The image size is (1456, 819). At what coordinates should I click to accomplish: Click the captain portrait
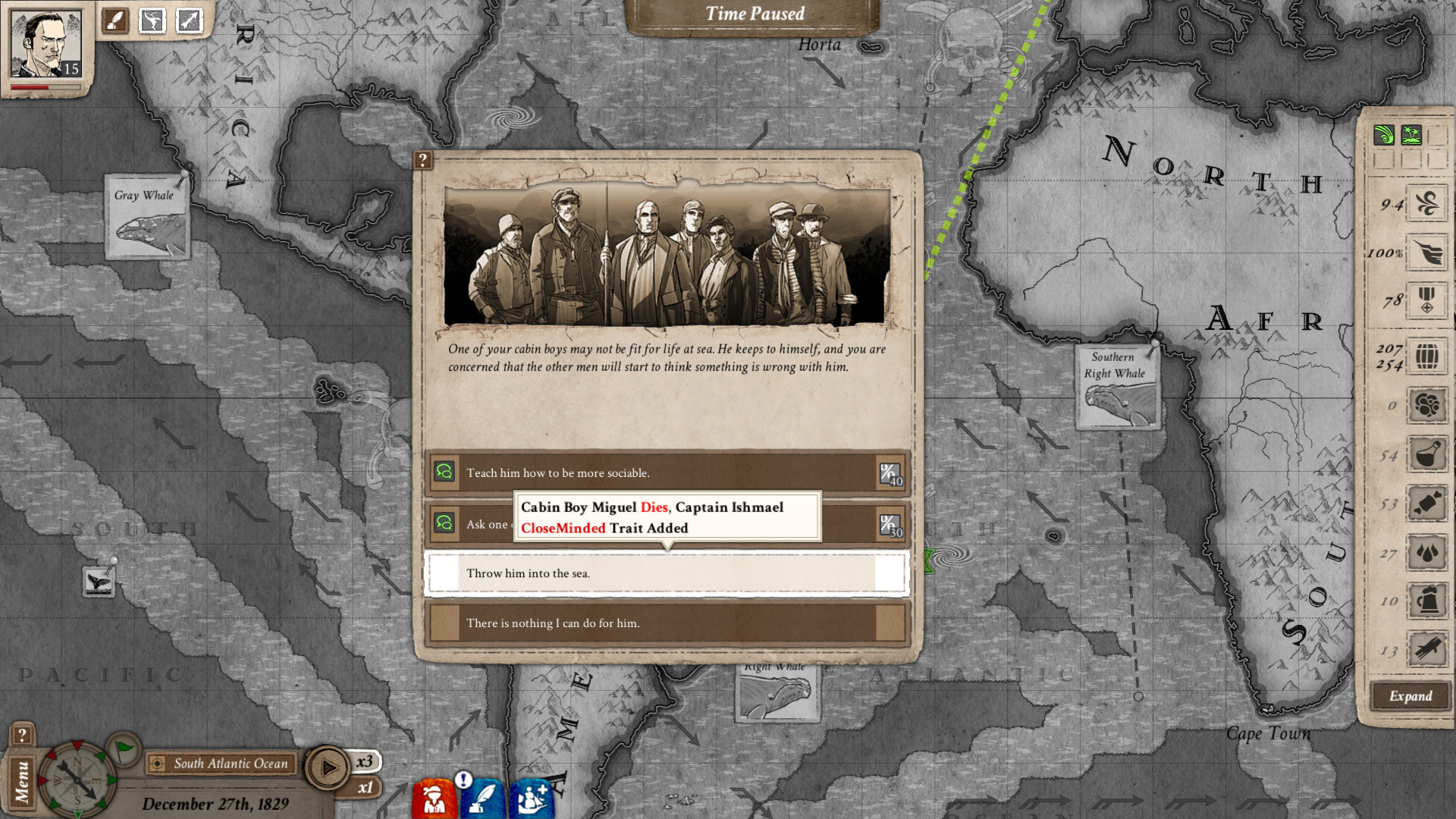(x=45, y=44)
